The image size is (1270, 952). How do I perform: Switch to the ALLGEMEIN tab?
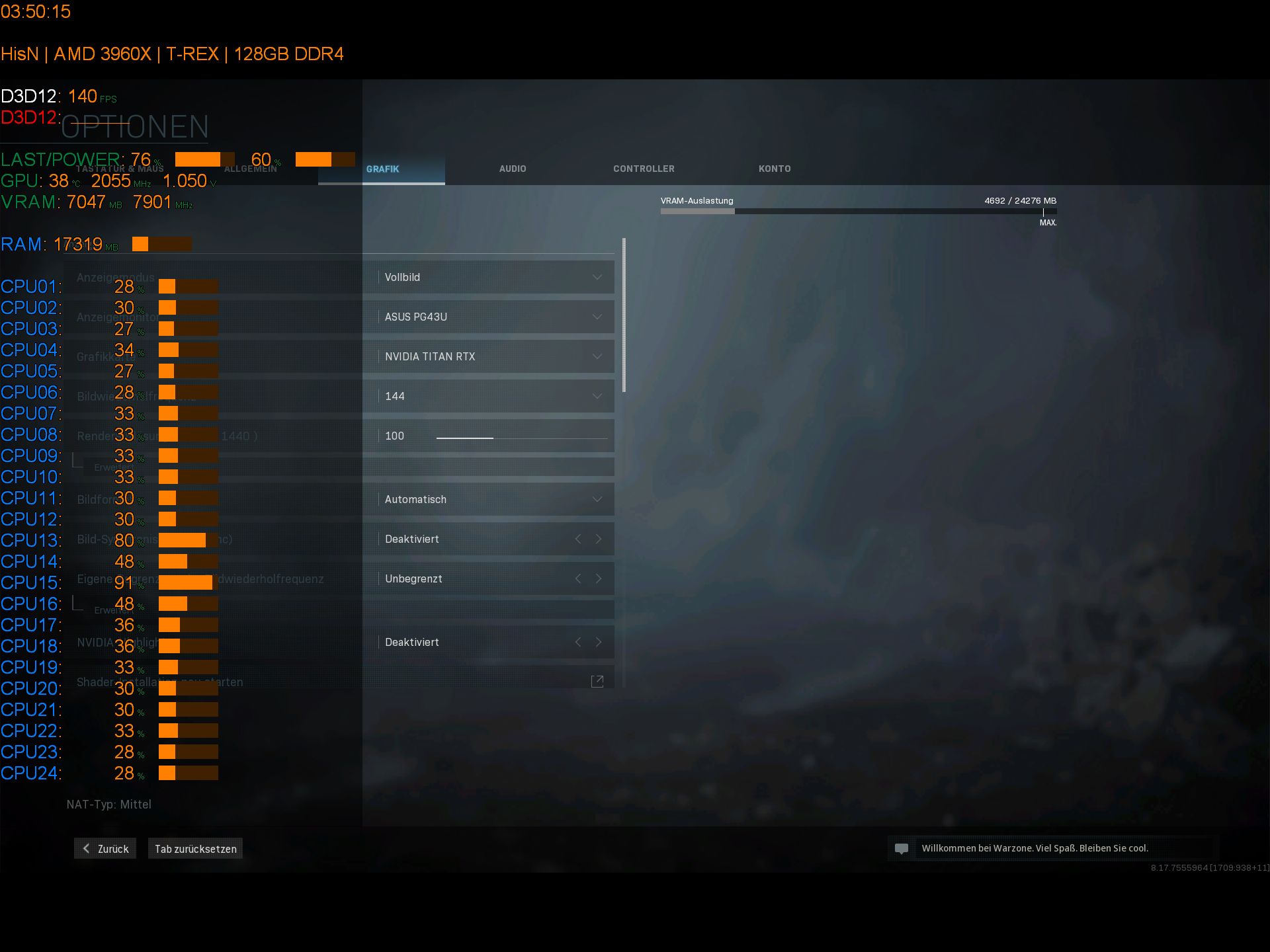(x=251, y=169)
